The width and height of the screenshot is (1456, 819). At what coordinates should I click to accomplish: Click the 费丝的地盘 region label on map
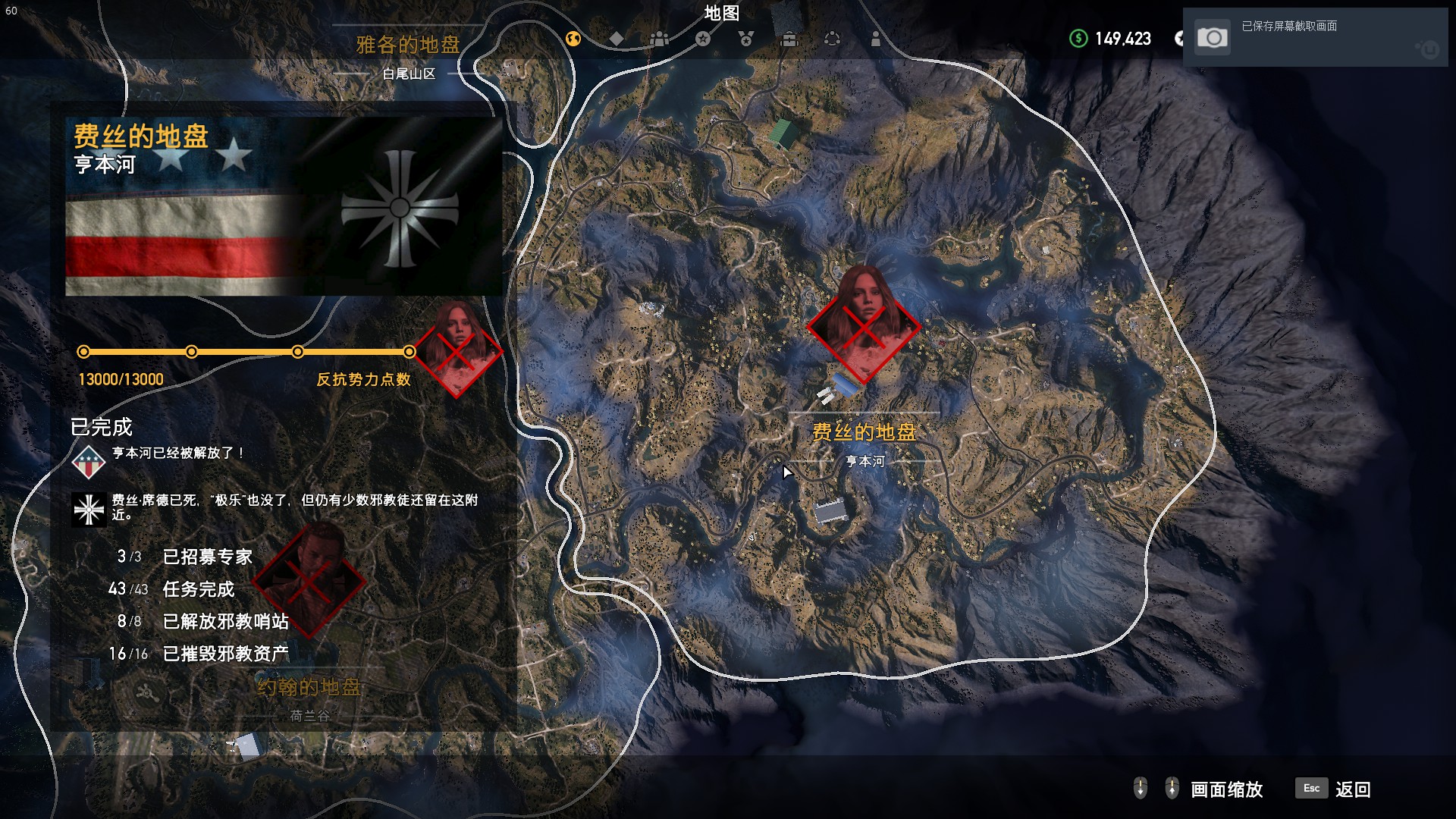point(864,432)
